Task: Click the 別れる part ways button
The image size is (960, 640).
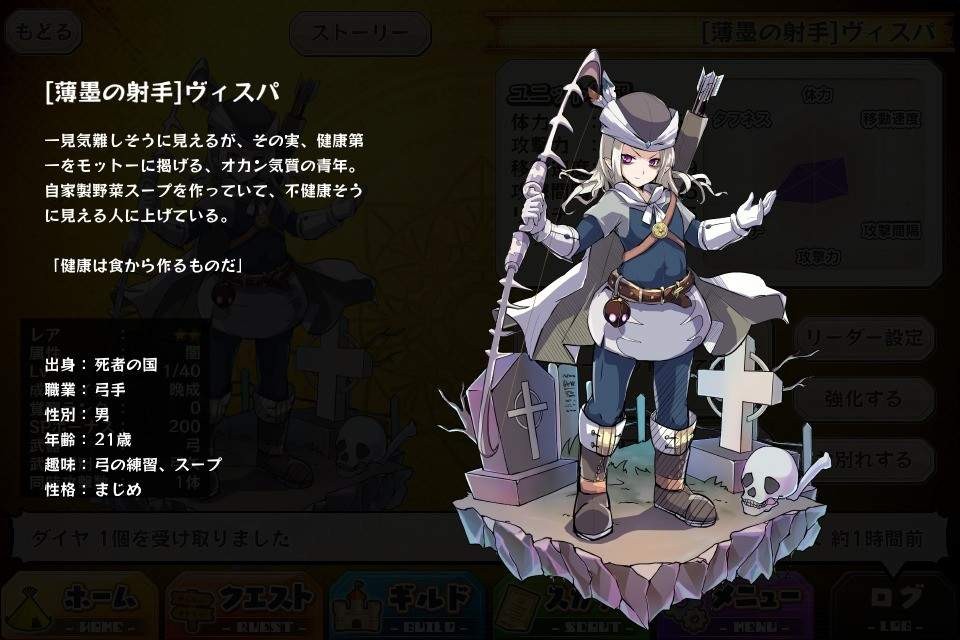Action: 867,459
